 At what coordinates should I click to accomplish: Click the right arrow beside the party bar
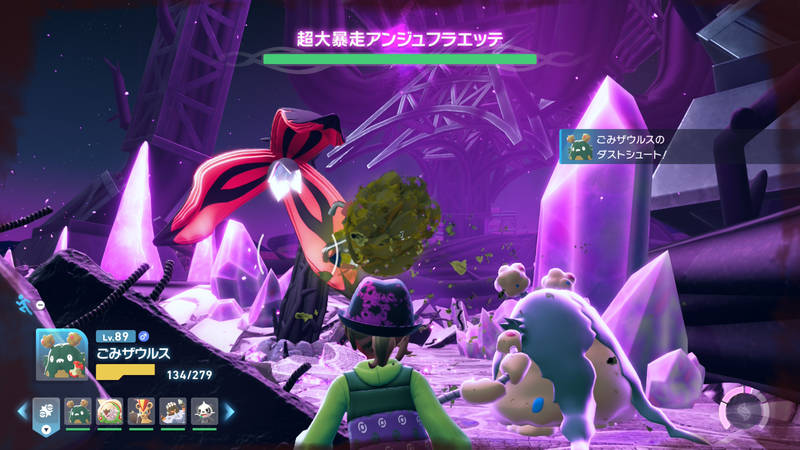228,411
